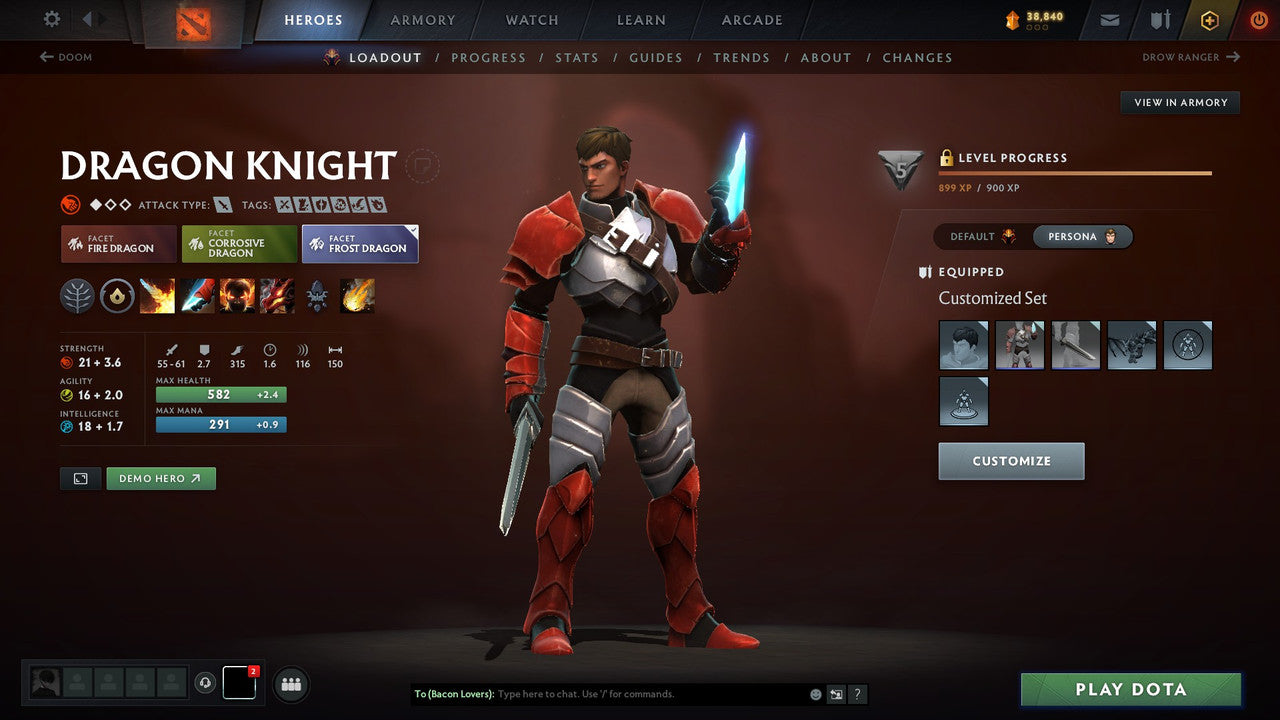Select the Frost Dragon facet
1280x720 pixels.
pos(360,243)
